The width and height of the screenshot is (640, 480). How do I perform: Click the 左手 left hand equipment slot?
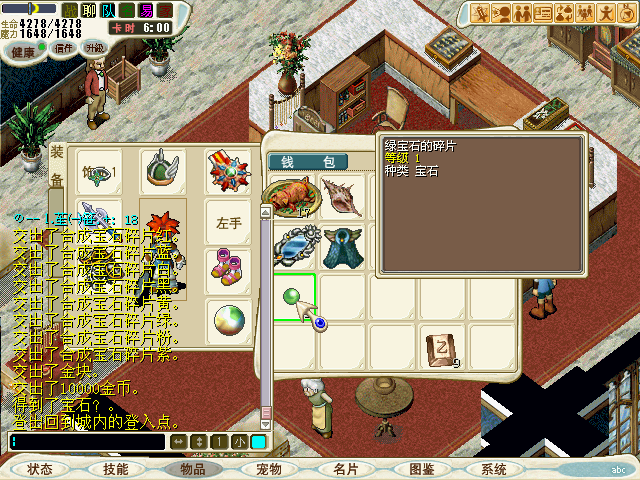(x=228, y=223)
